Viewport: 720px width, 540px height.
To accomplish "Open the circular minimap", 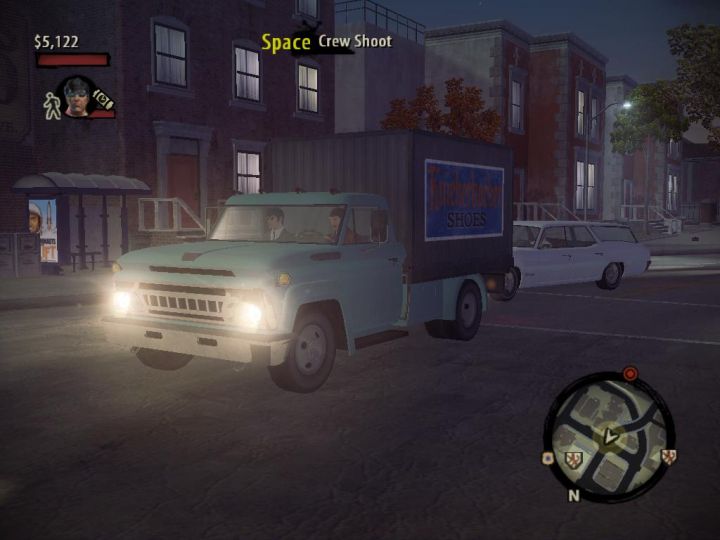I will (x=608, y=437).
